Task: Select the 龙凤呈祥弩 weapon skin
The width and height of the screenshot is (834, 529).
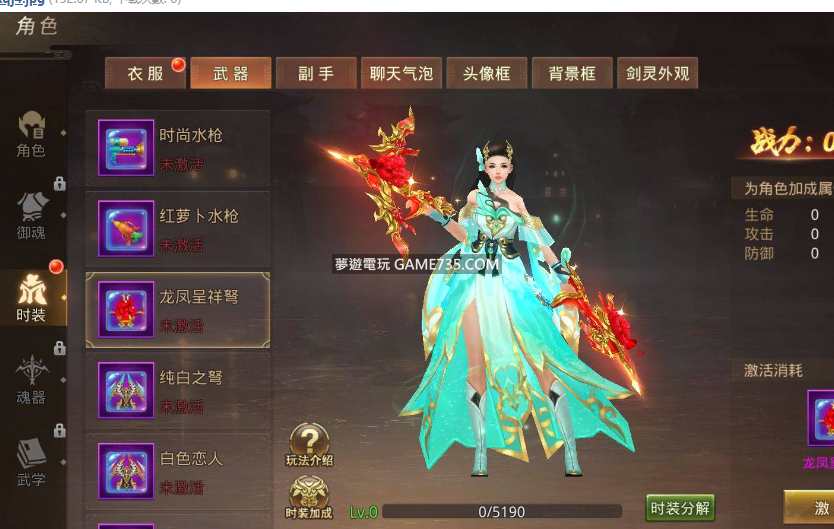Action: 178,310
